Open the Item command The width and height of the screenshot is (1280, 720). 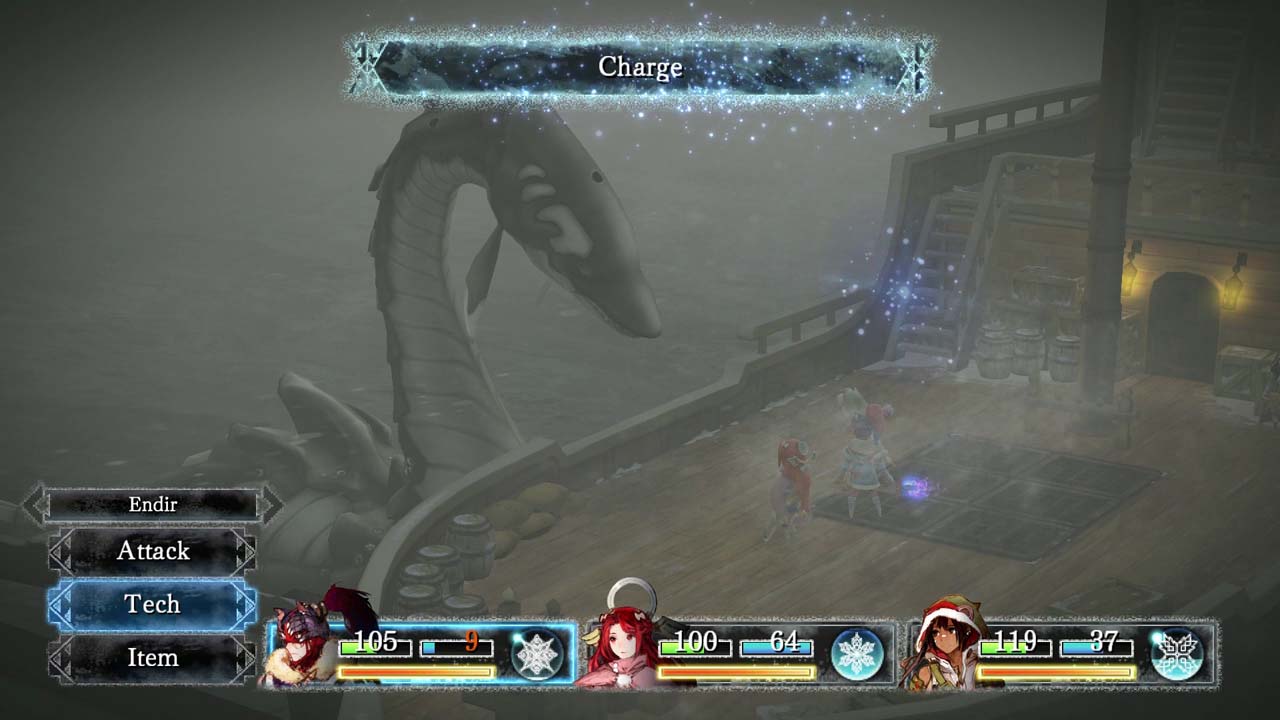tap(152, 657)
